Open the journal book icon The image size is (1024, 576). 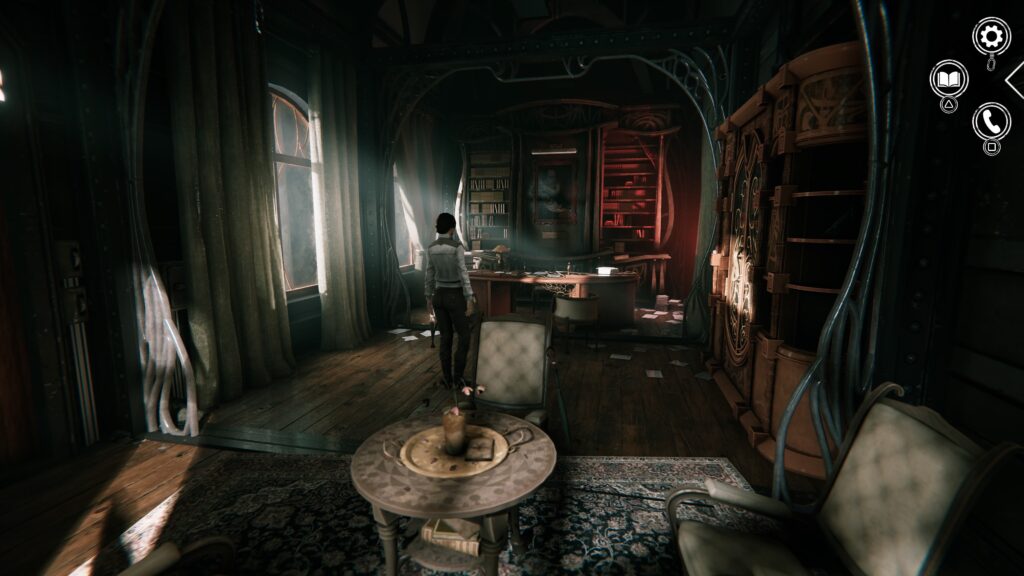pyautogui.click(x=948, y=78)
